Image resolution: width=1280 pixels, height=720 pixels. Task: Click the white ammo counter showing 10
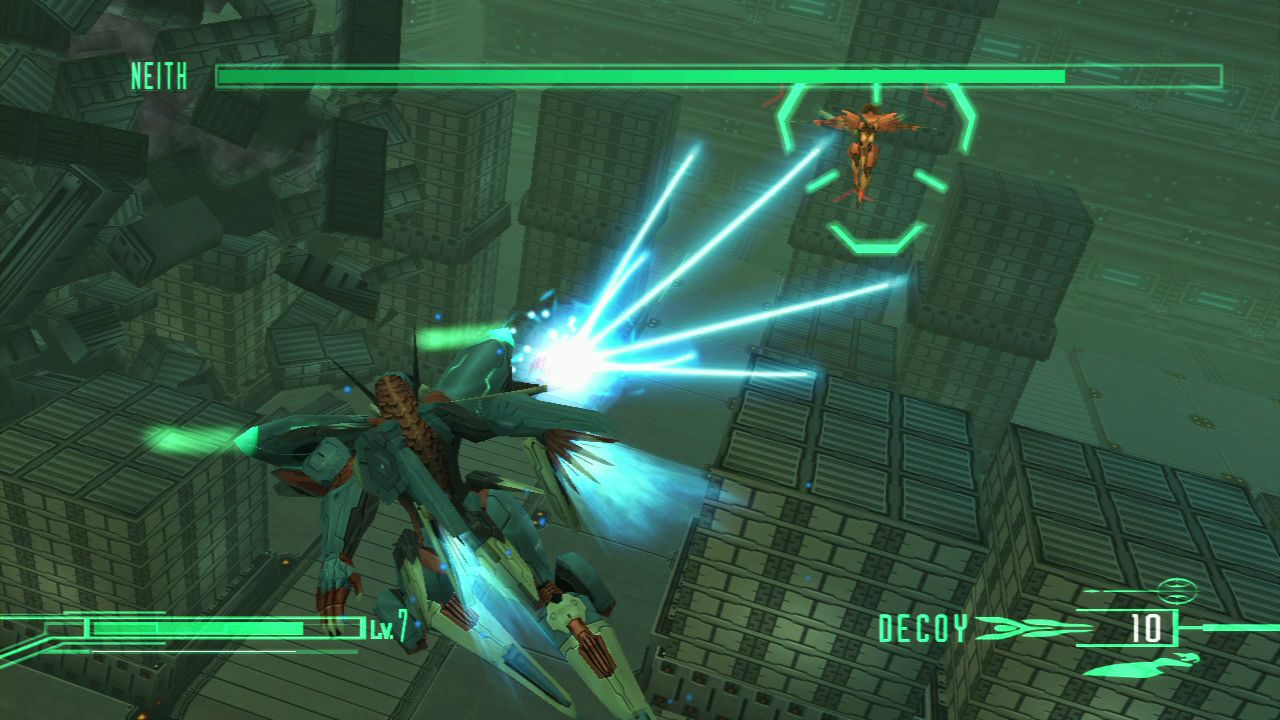(x=1144, y=630)
